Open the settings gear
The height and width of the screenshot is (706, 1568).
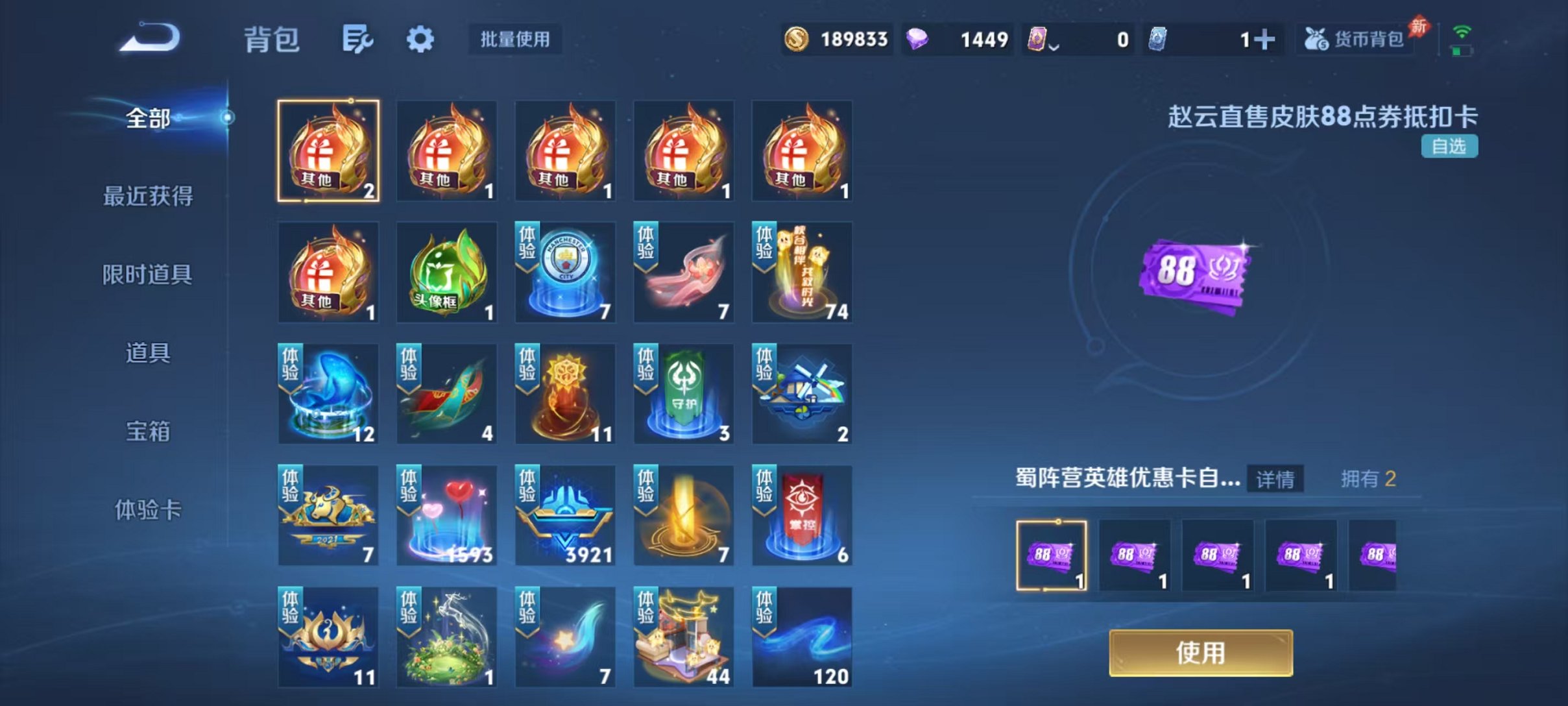[x=421, y=39]
